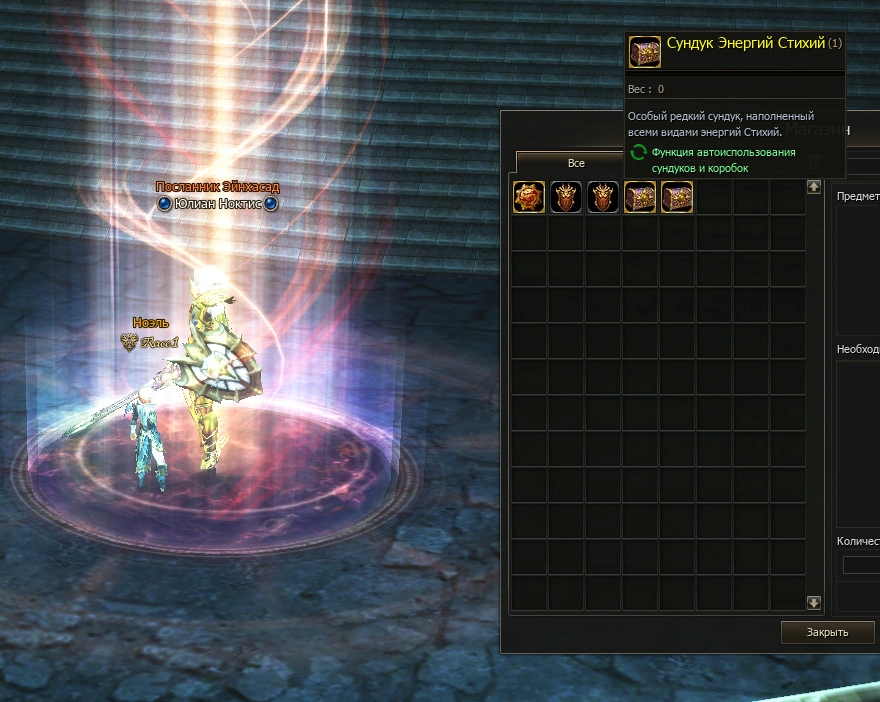Click the item list's scroll-up arrow
This screenshot has width=880, height=702.
point(814,186)
